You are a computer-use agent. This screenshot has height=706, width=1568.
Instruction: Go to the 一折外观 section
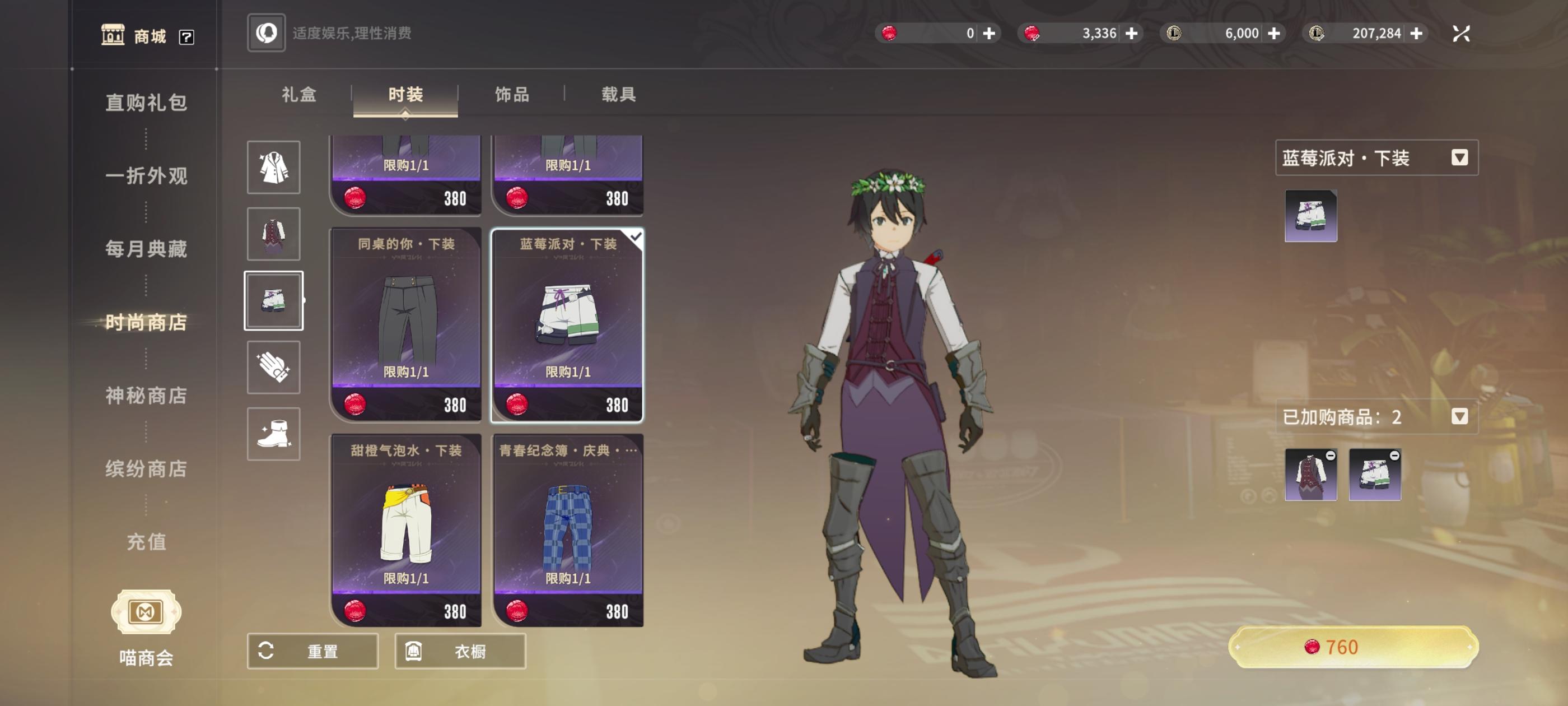146,175
